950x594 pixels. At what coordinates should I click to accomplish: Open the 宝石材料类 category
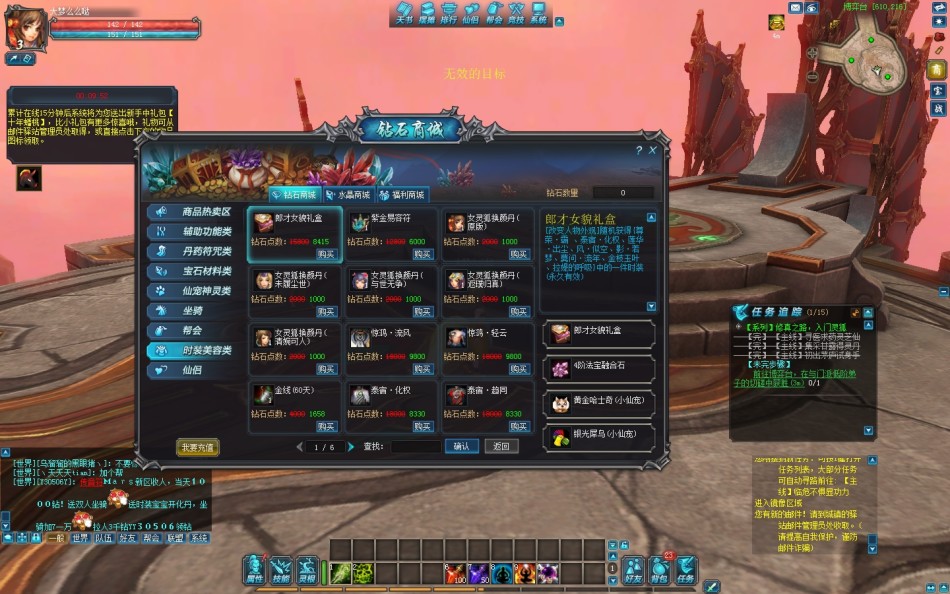196,271
